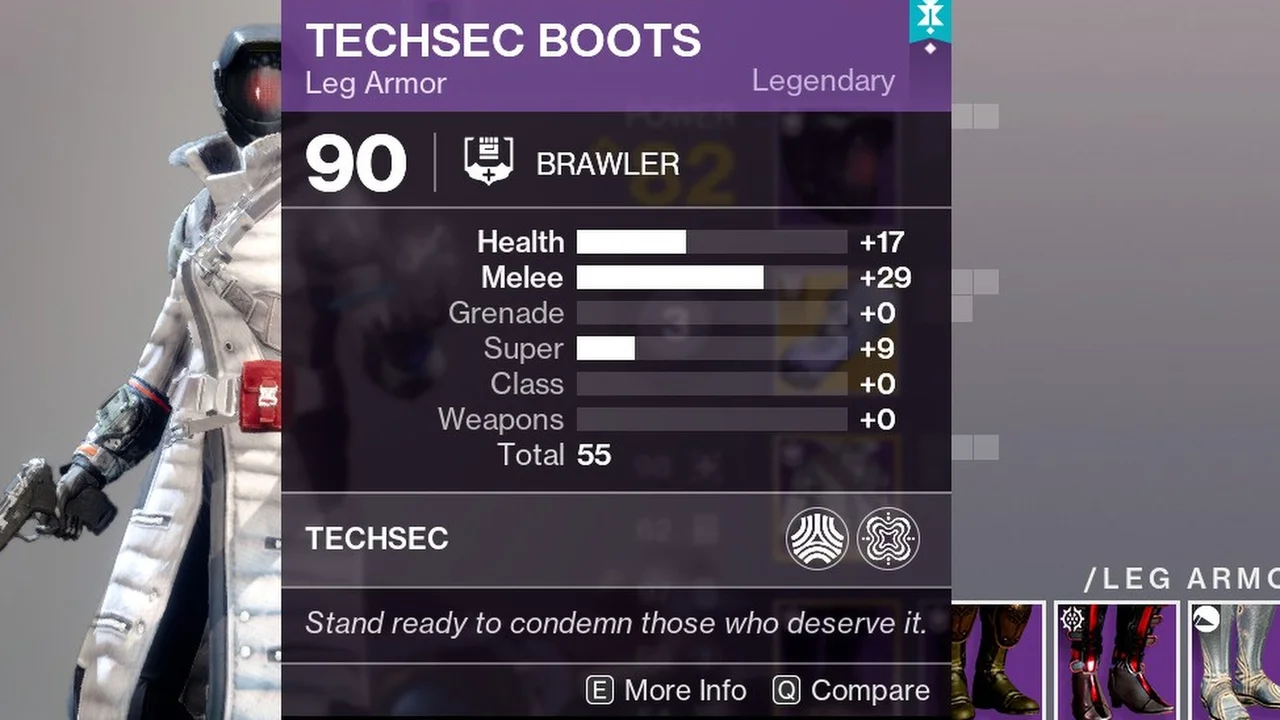Click the Brawler label text

(x=607, y=163)
